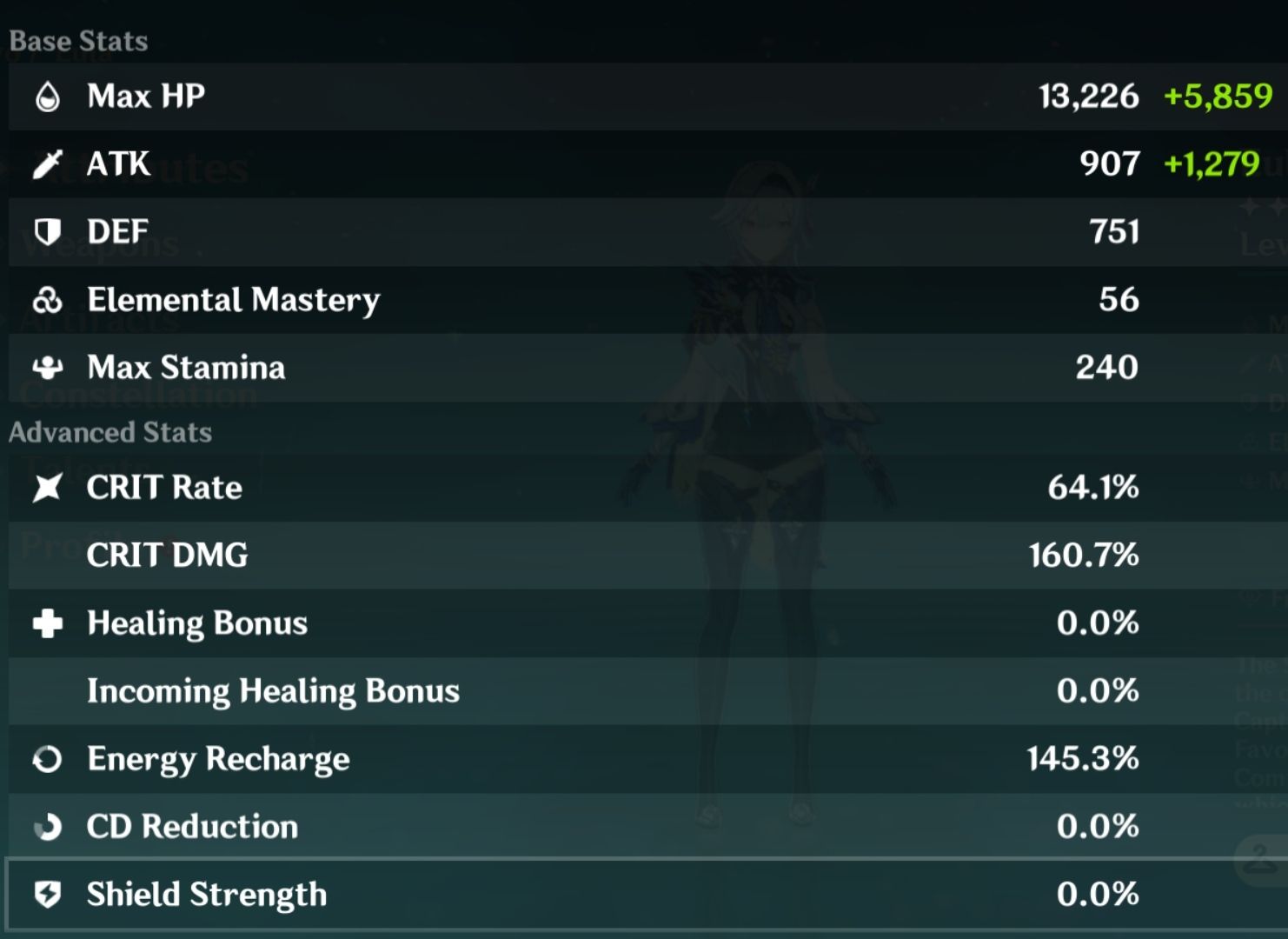Select the ATK sword icon

pyautogui.click(x=49, y=163)
